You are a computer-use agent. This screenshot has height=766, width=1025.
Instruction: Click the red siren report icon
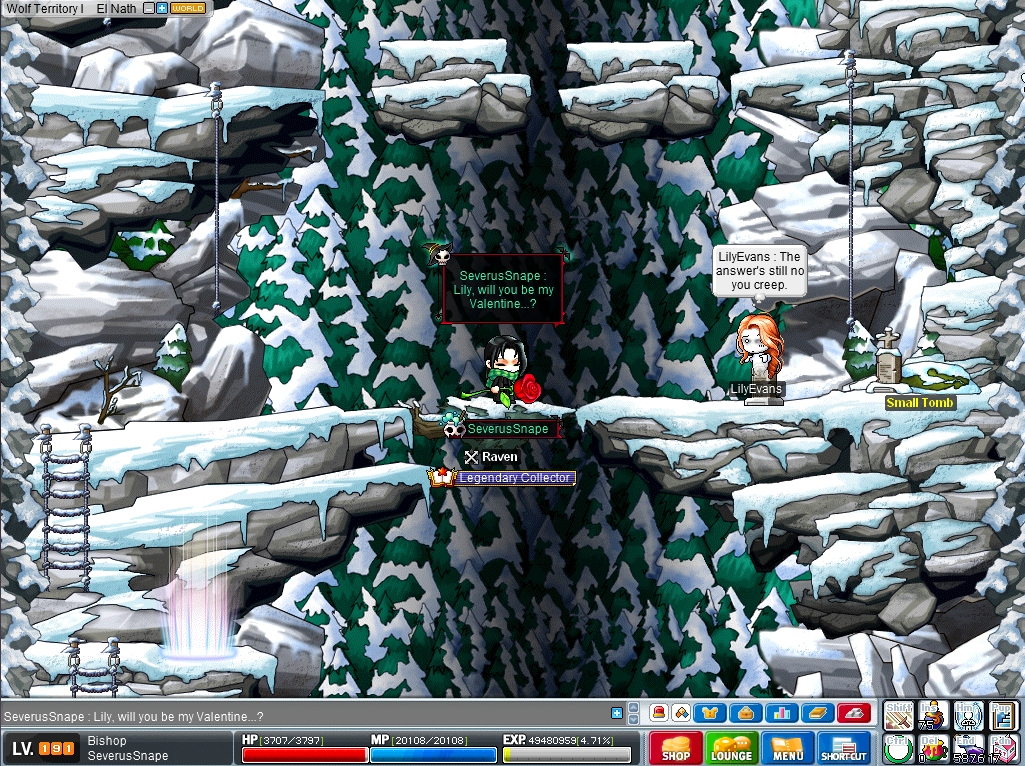[660, 713]
